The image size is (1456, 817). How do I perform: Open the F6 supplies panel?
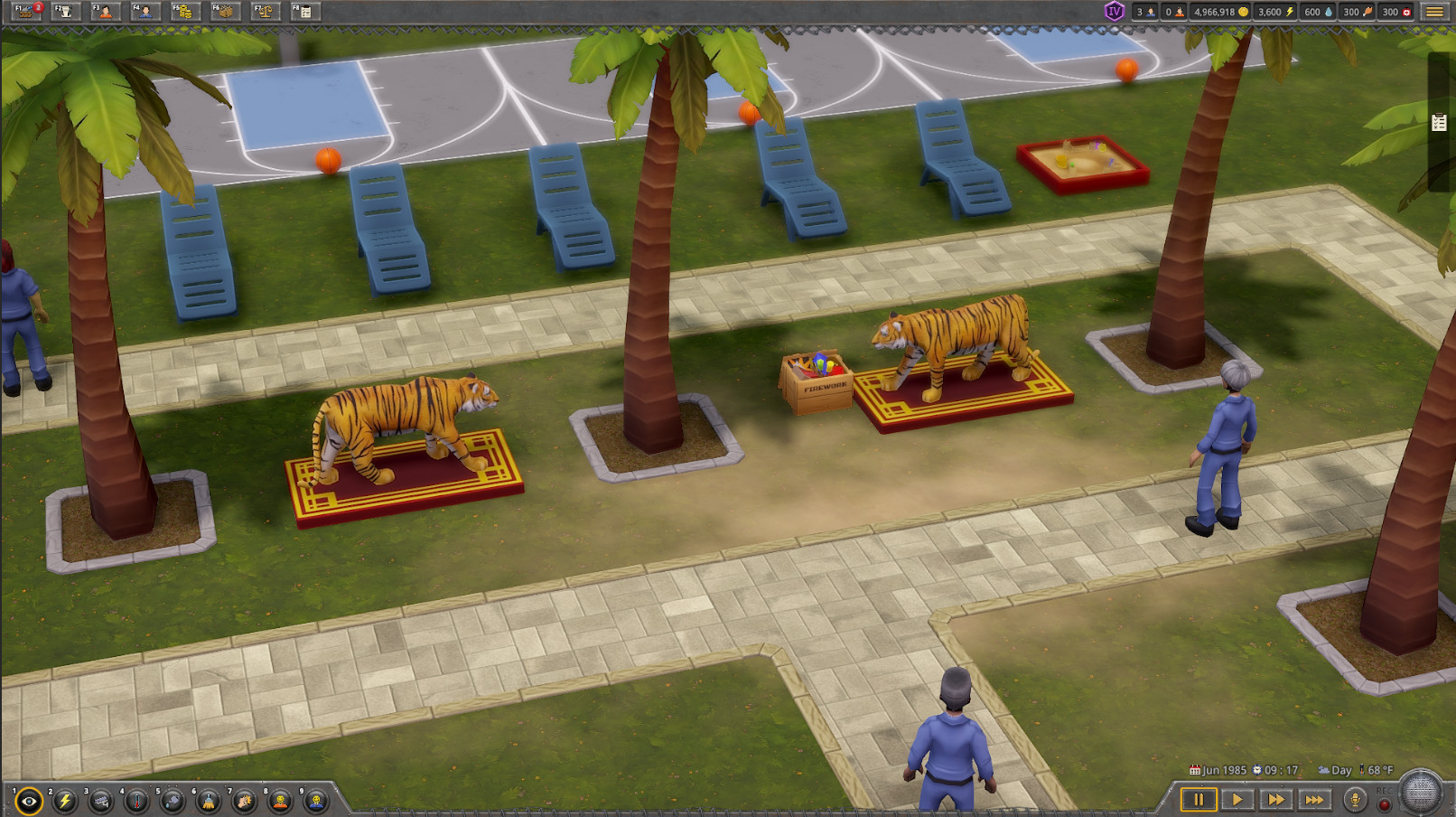click(224, 12)
